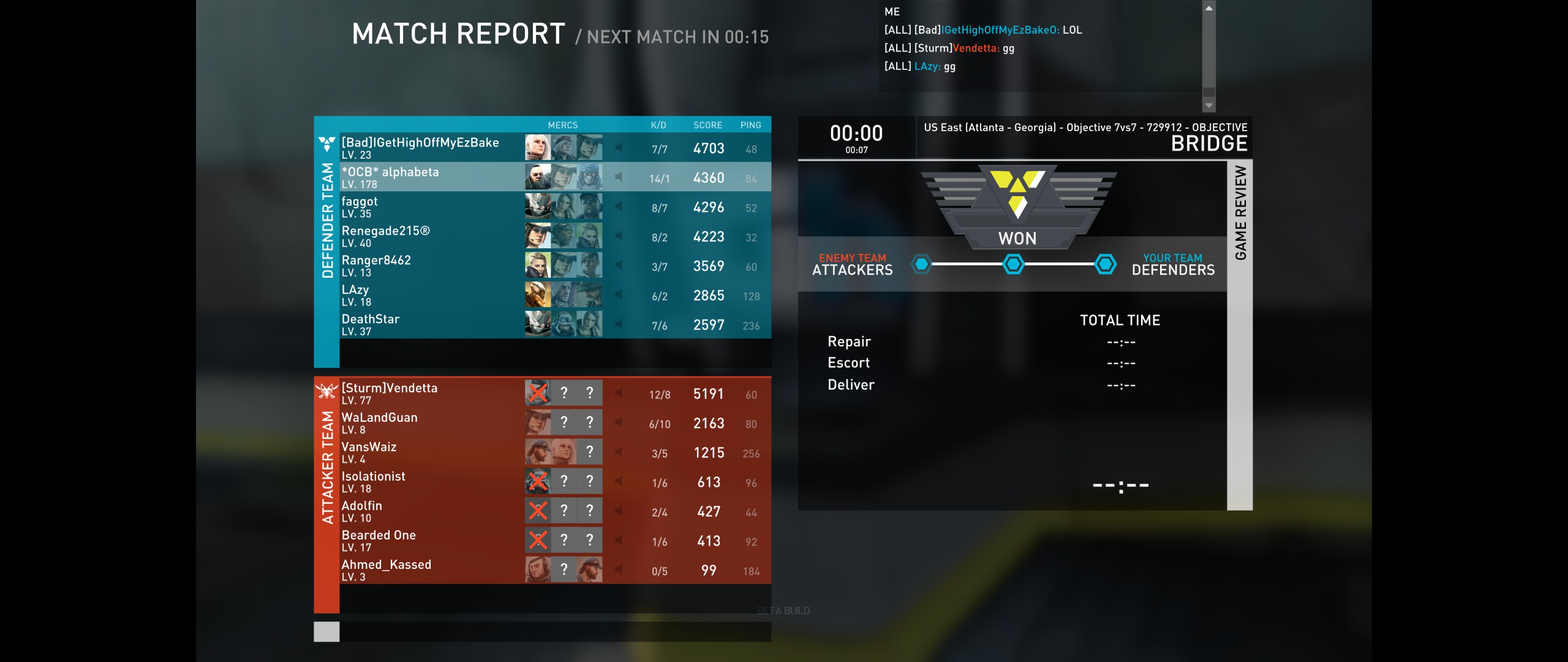
Task: Click the chat scrollbar down arrow
Action: pyautogui.click(x=1208, y=105)
